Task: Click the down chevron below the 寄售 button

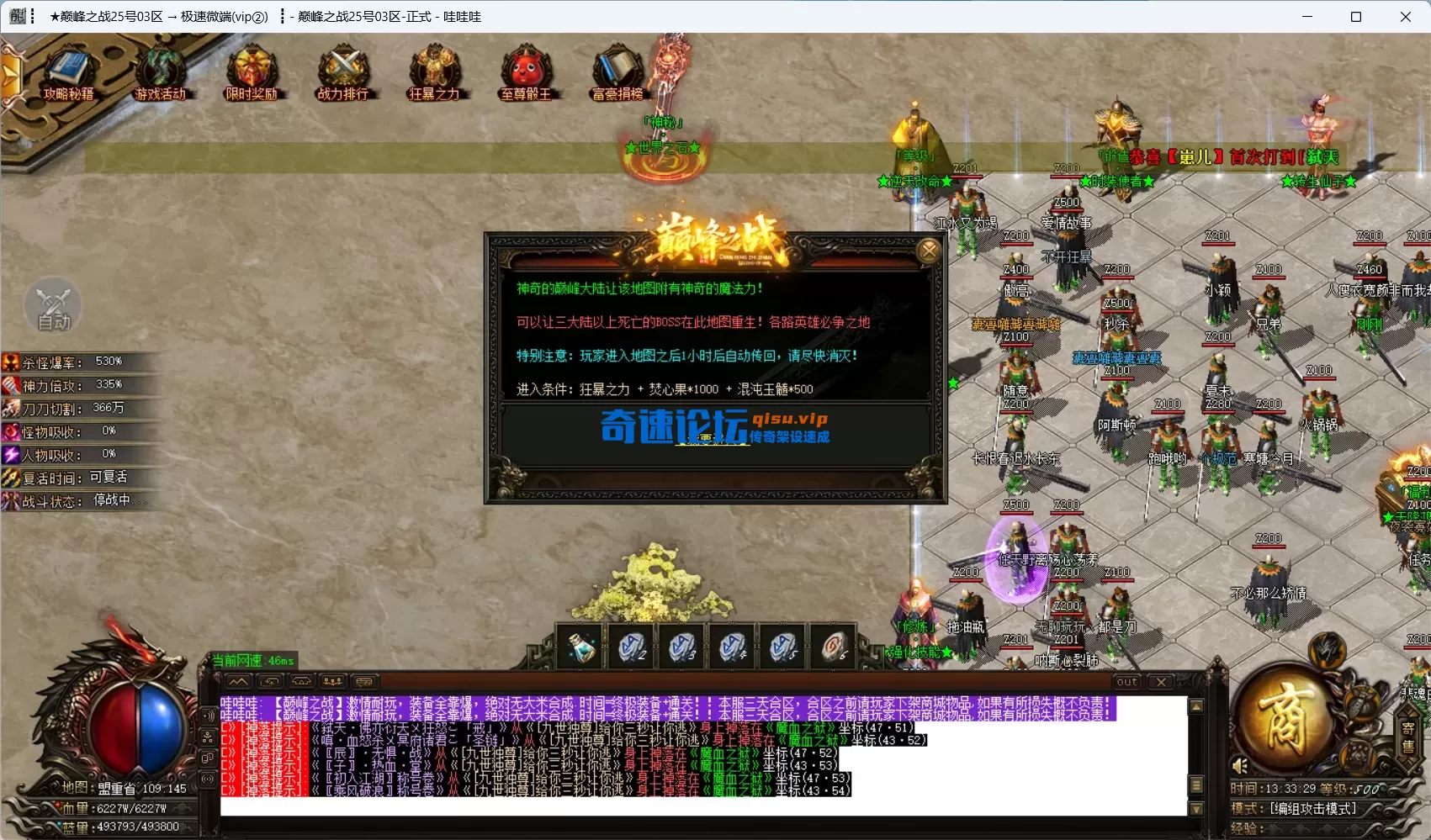Action: point(1408,764)
